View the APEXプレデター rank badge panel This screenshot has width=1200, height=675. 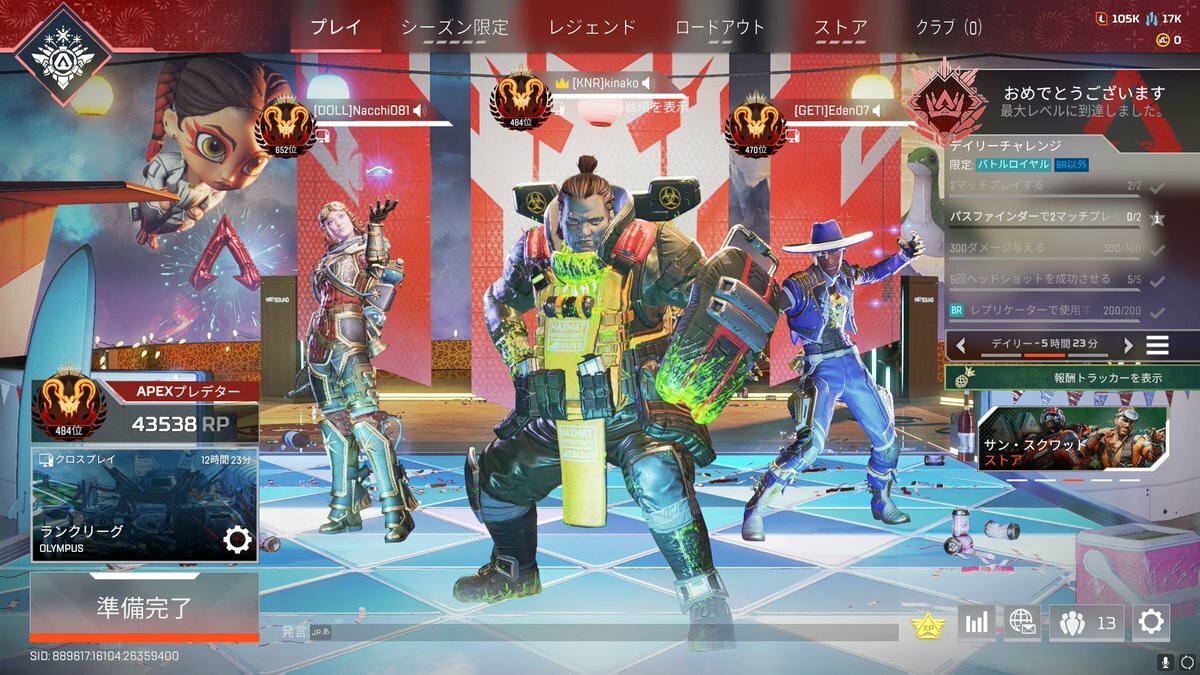(144, 410)
